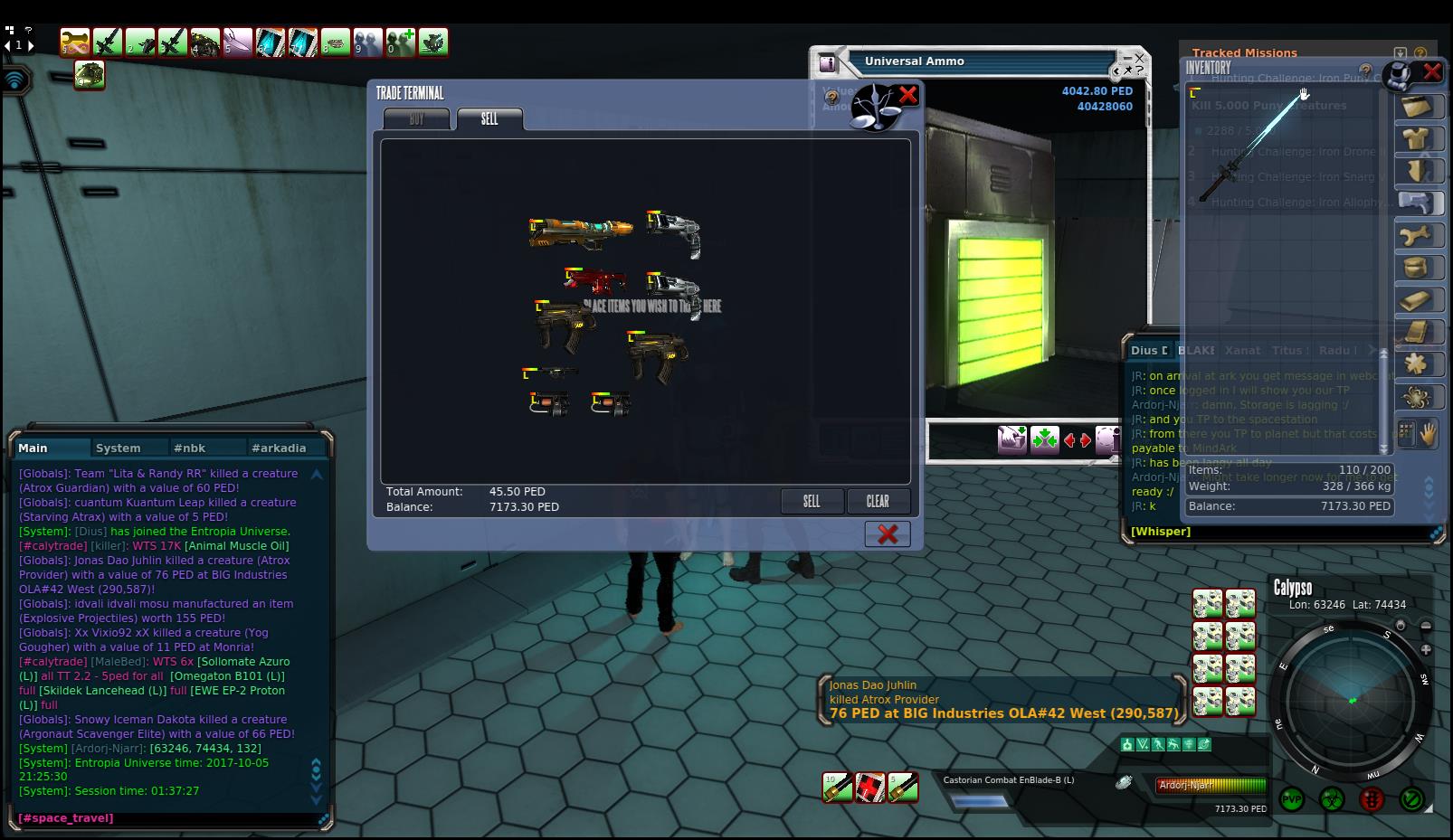Clear items with the CLEAR button
Viewport: 1453px width, 840px height.
(x=878, y=501)
